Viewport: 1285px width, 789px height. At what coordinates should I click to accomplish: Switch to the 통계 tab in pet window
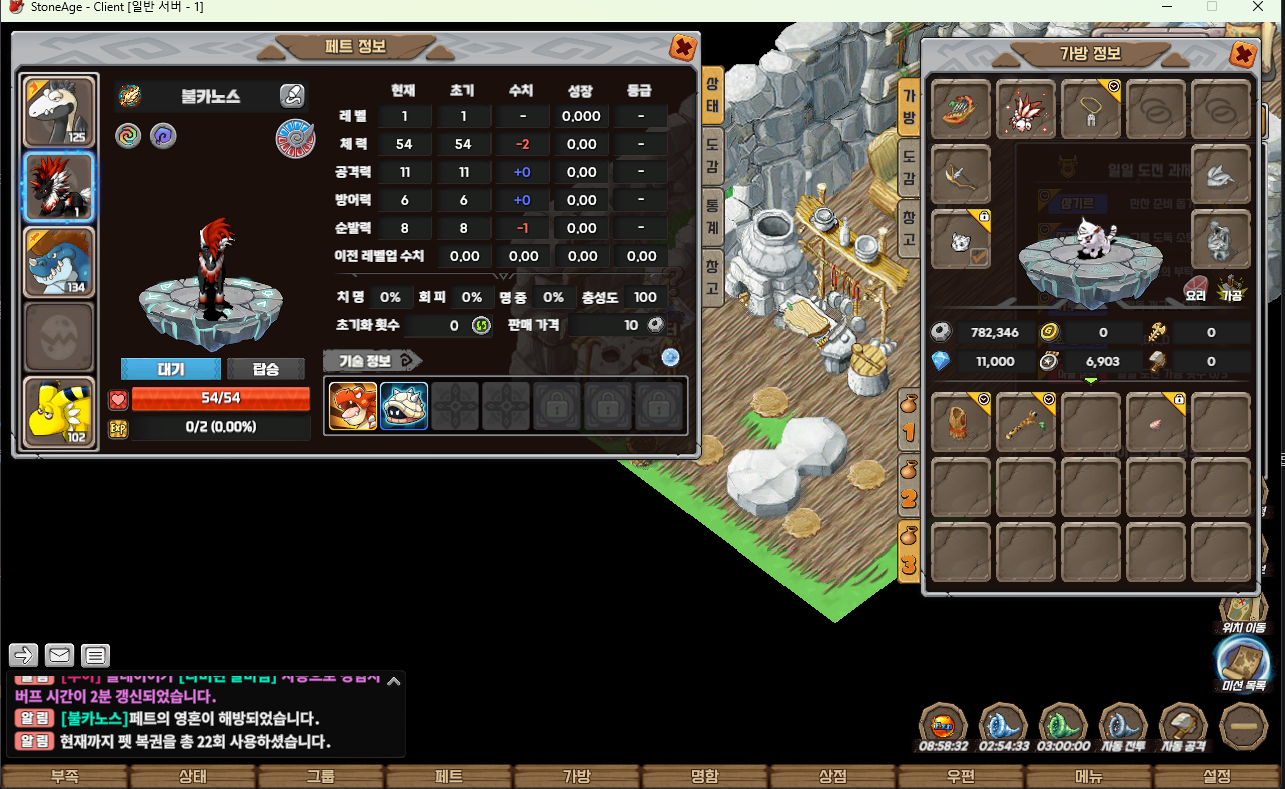(712, 216)
